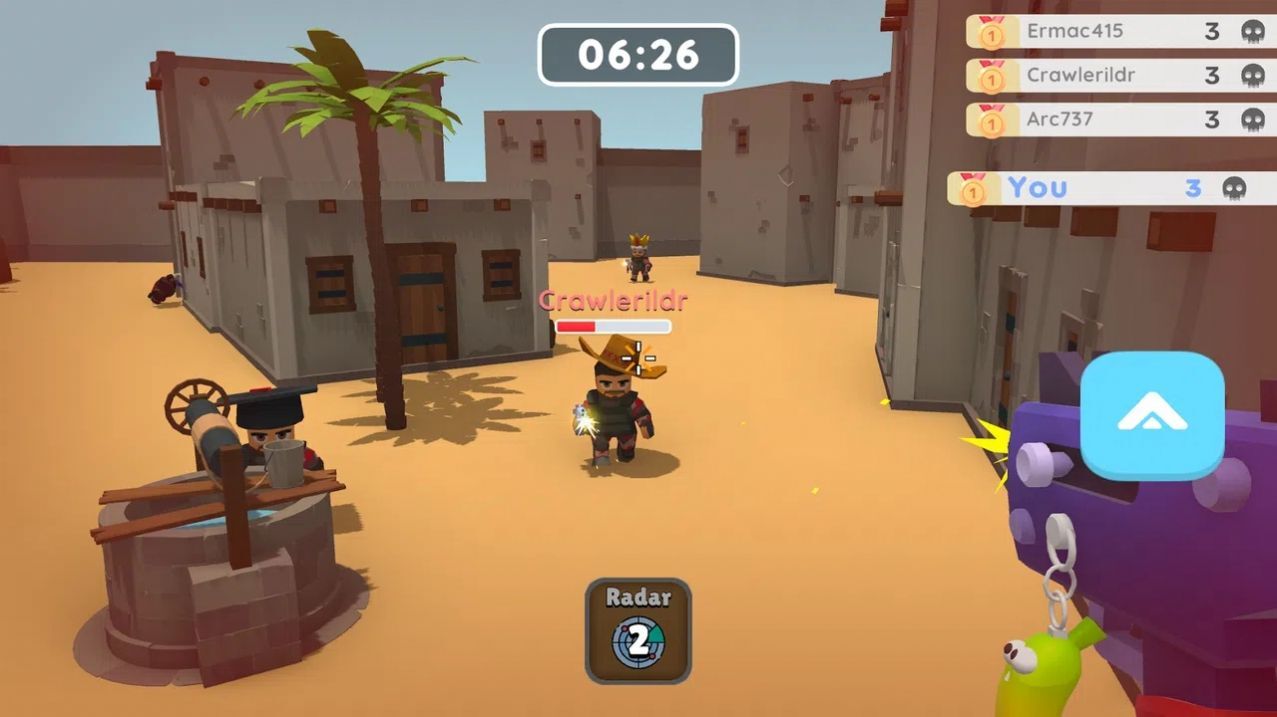This screenshot has width=1277, height=717.
Task: Select Ermac415 leaderboard row
Action: 1120,31
